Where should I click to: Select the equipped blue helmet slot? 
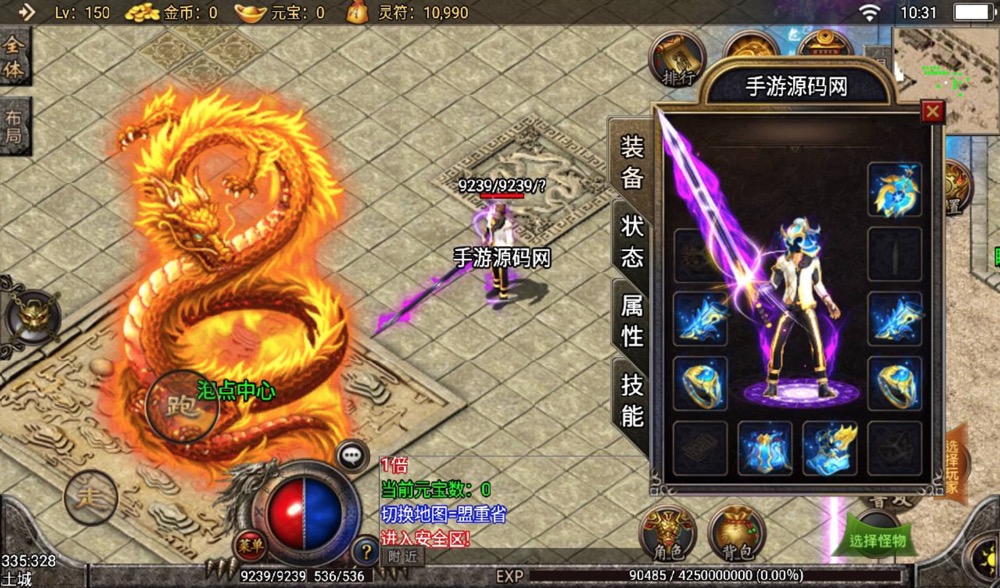point(894,189)
